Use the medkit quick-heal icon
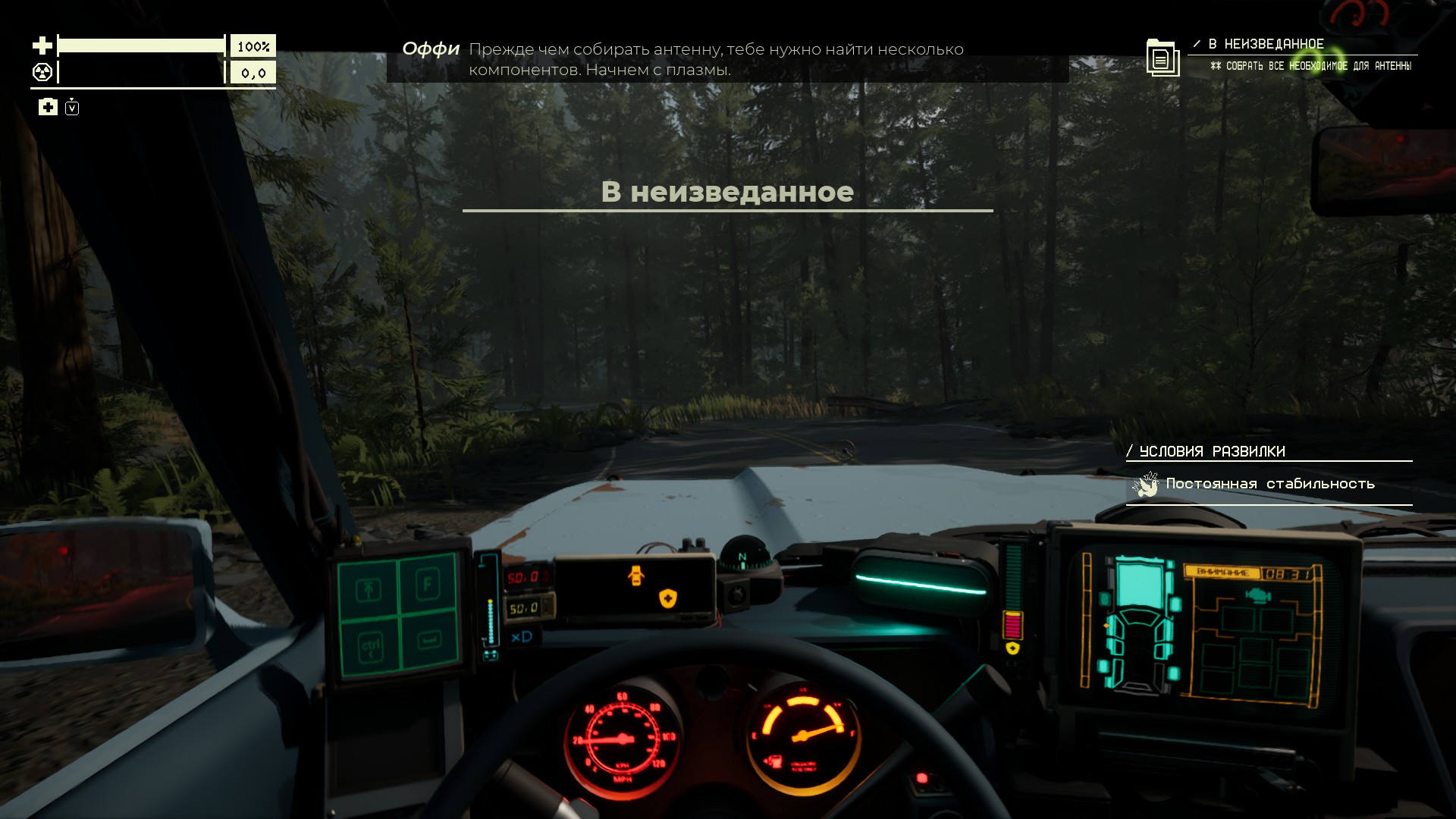Image resolution: width=1456 pixels, height=819 pixels. [x=48, y=107]
